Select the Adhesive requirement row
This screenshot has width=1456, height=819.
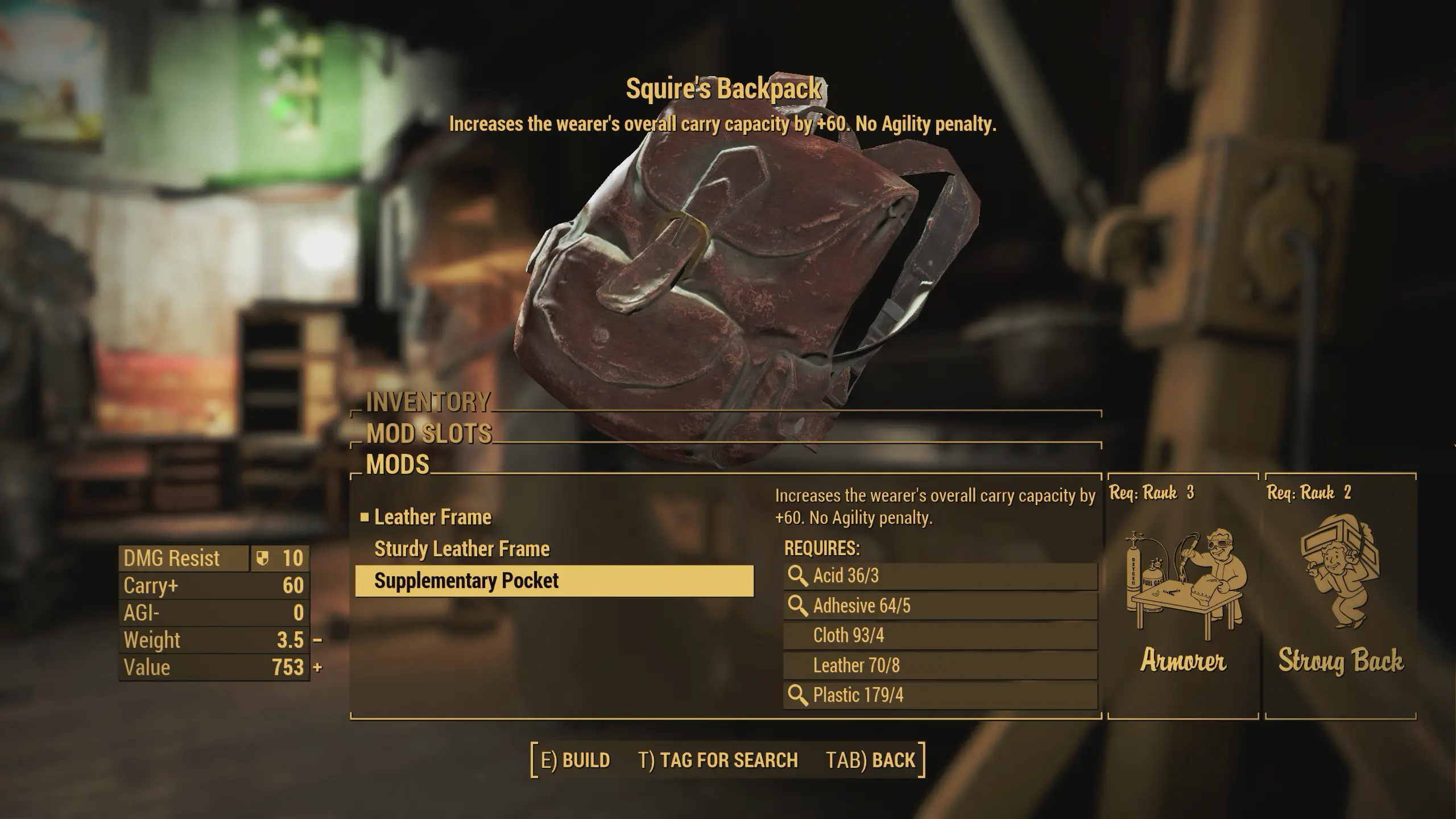[940, 606]
